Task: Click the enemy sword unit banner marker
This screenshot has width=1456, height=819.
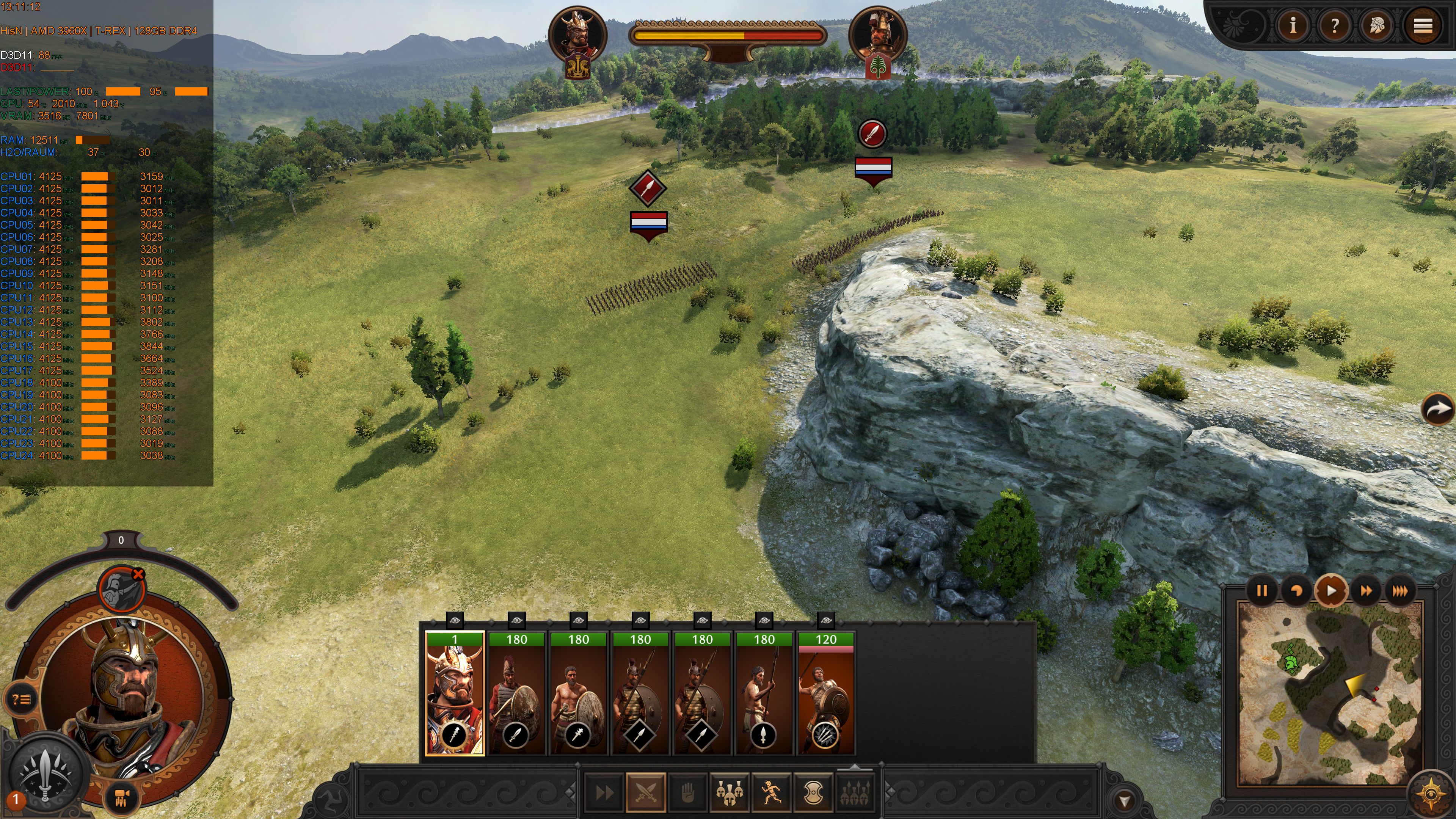Action: click(873, 134)
